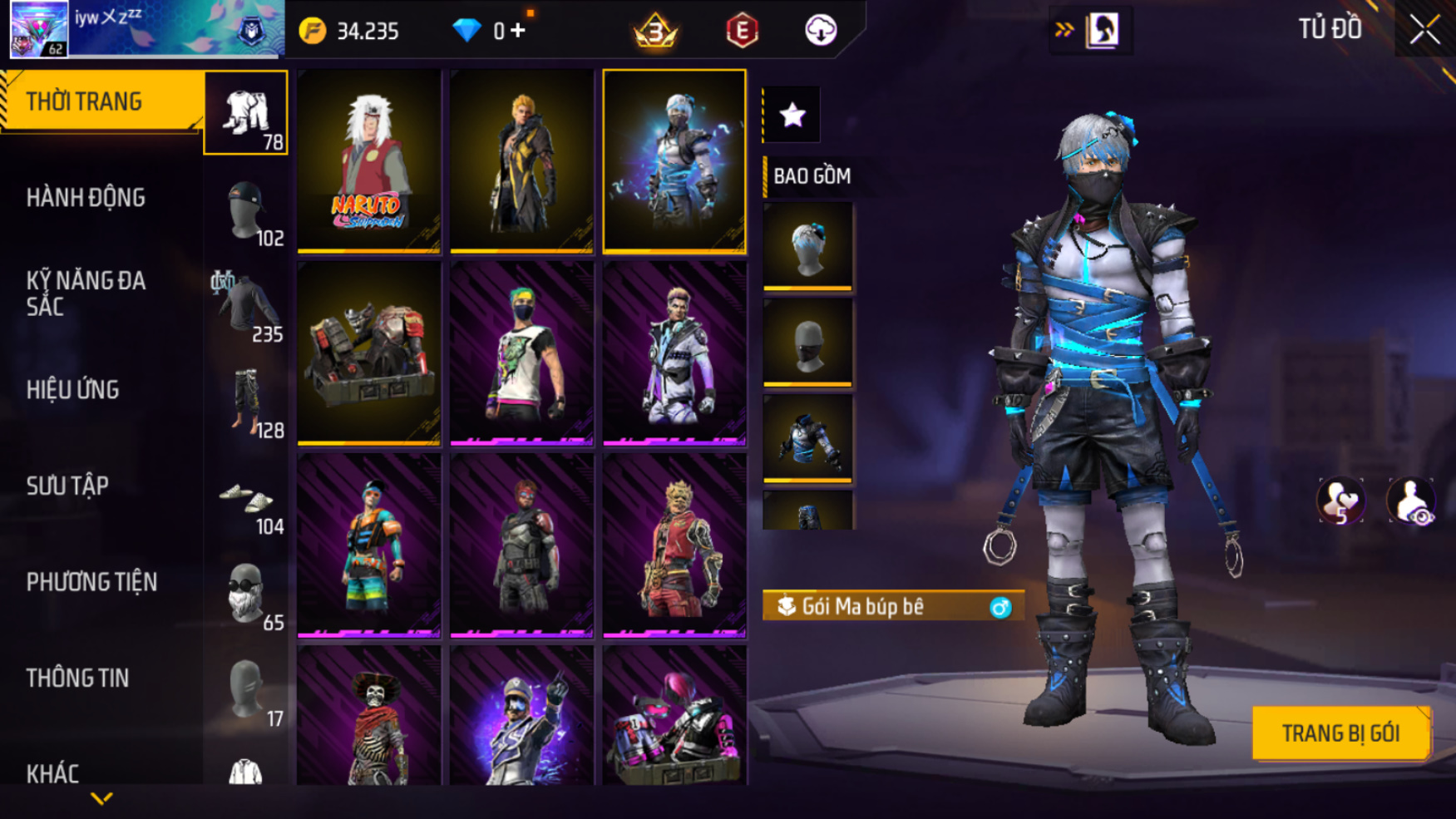The height and width of the screenshot is (819, 1456).
Task: Go to the Phương Tiện category
Action: click(91, 582)
